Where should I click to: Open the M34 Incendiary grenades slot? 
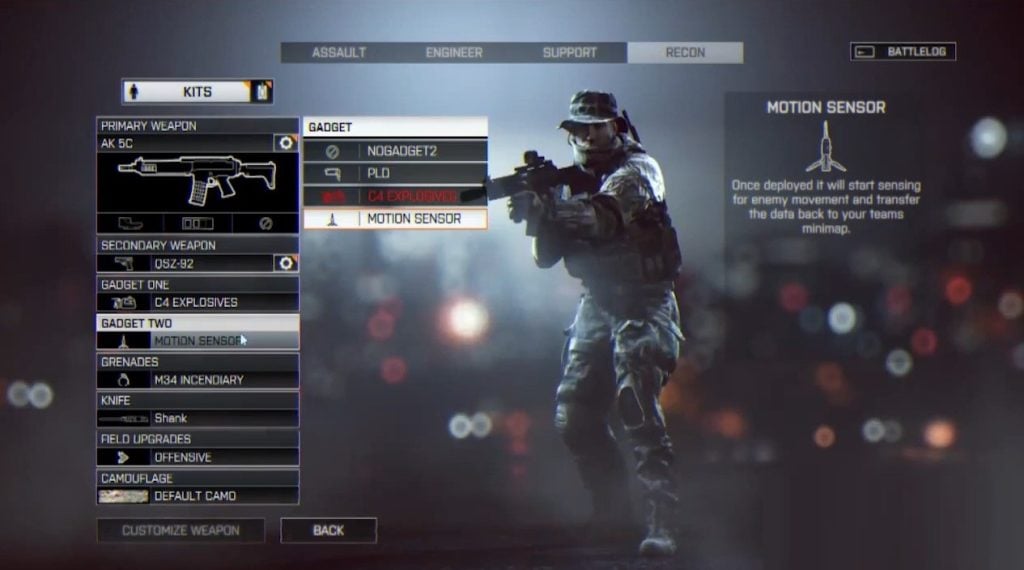[x=197, y=380]
